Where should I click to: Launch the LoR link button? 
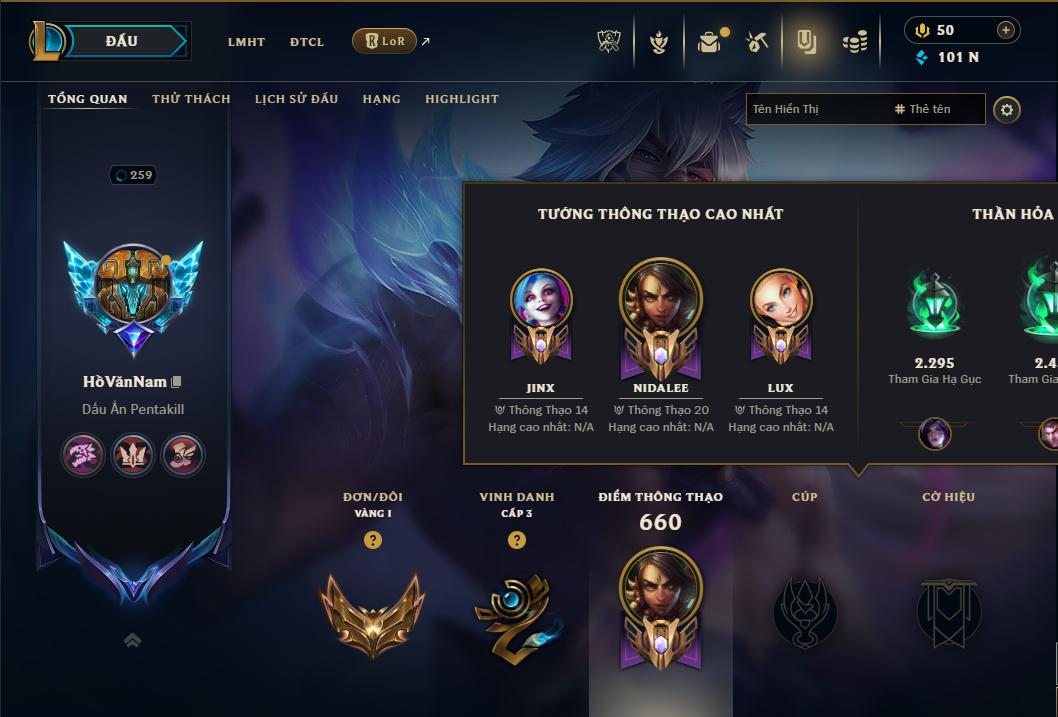click(385, 41)
